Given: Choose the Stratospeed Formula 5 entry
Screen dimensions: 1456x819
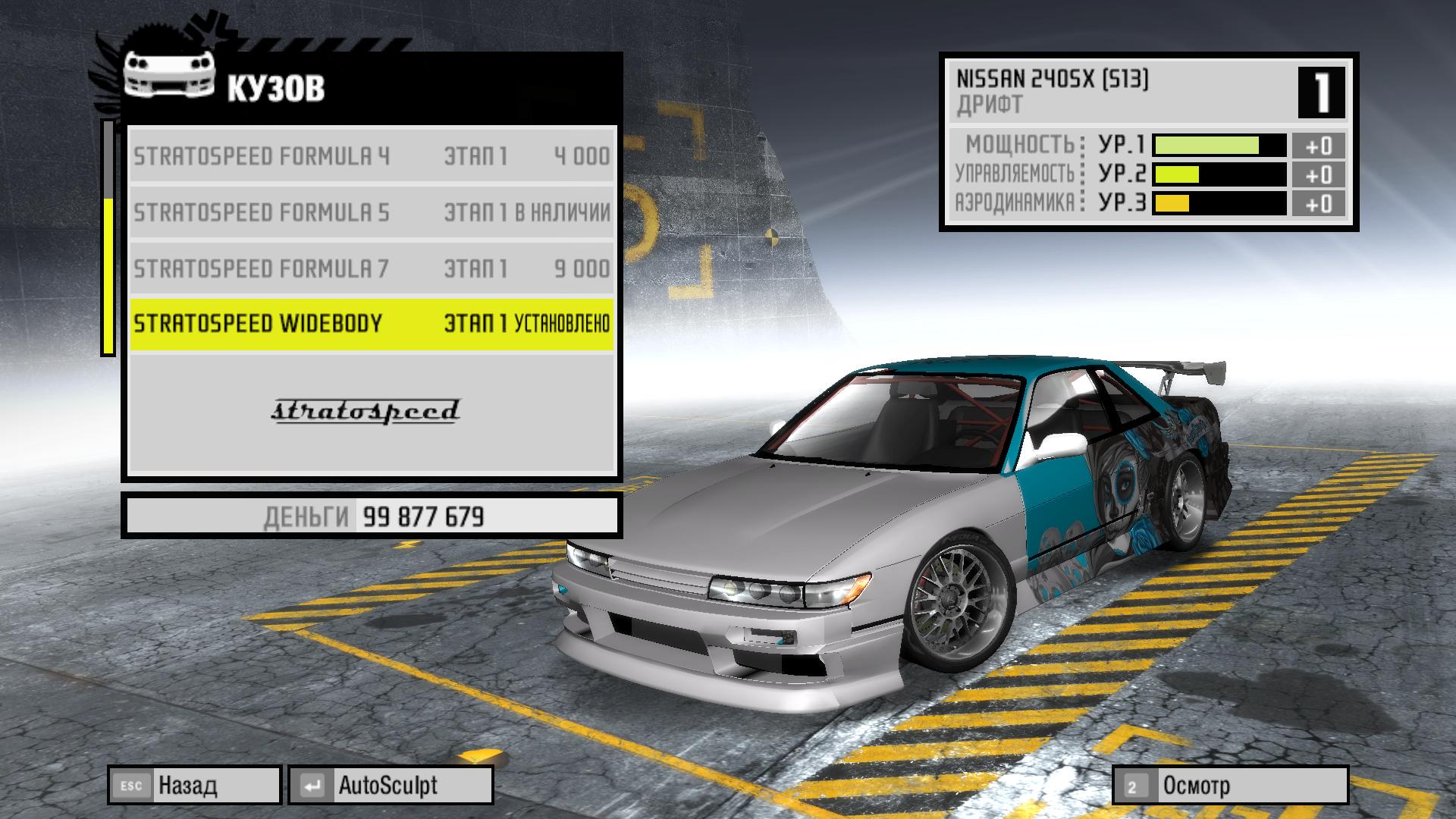Looking at the screenshot, I should (x=372, y=212).
